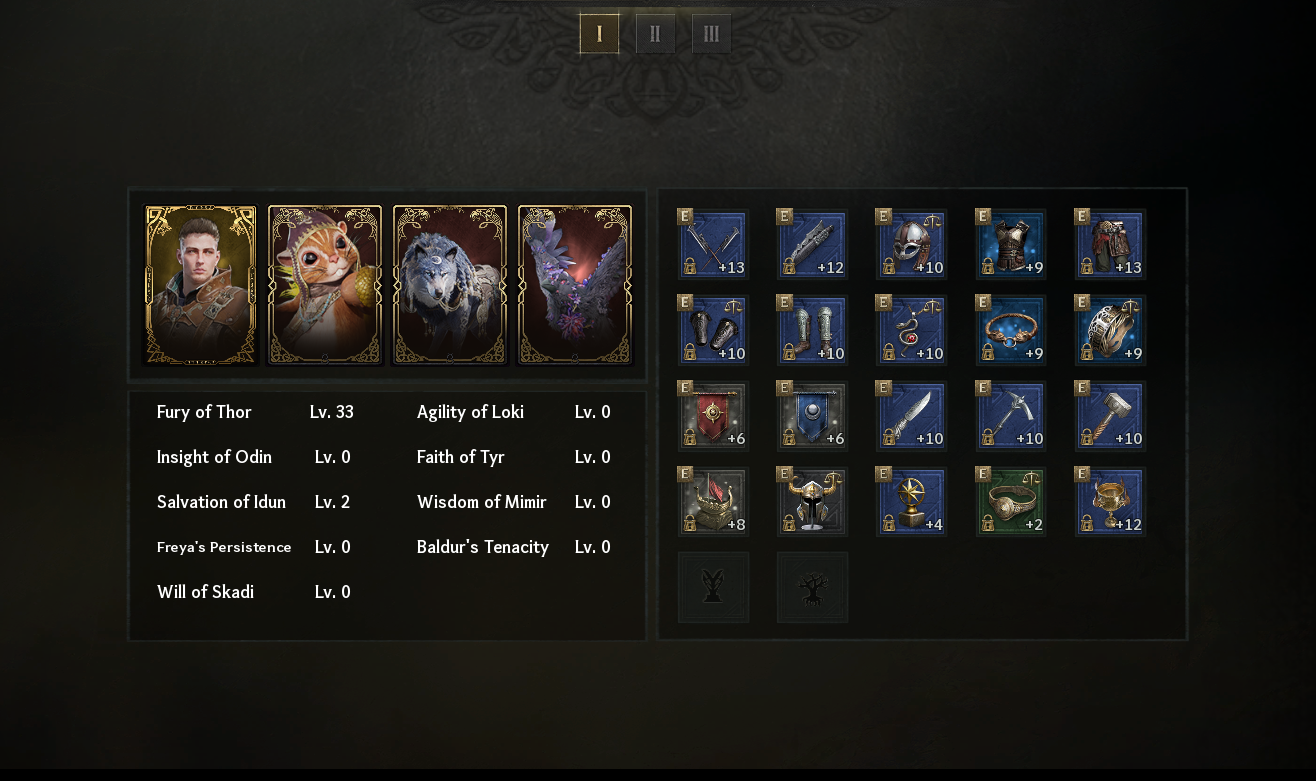1316x781 pixels.
Task: Select the nasal helmet equipment slot
Action: 911,244
